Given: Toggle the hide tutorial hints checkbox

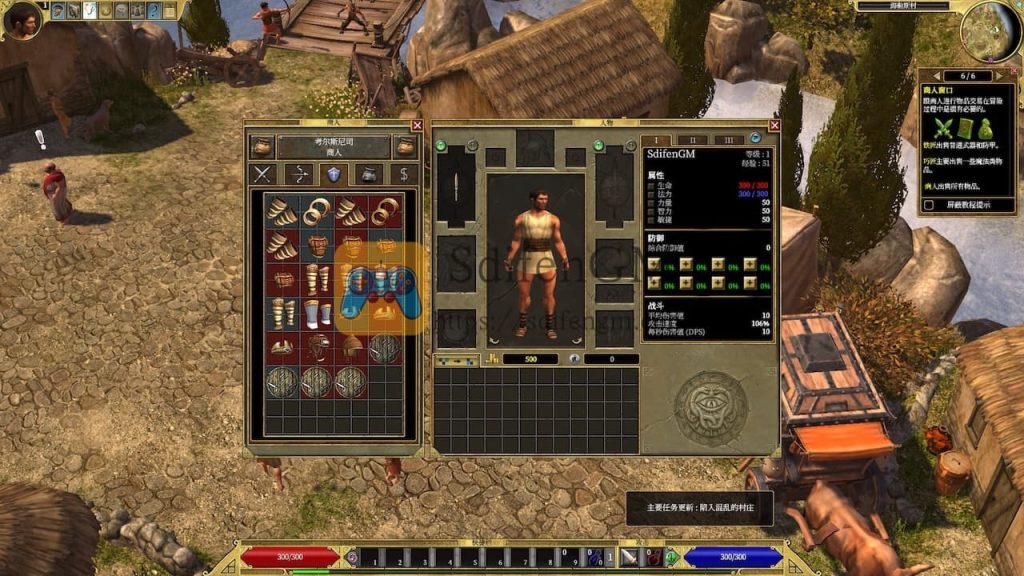Looking at the screenshot, I should (x=927, y=205).
